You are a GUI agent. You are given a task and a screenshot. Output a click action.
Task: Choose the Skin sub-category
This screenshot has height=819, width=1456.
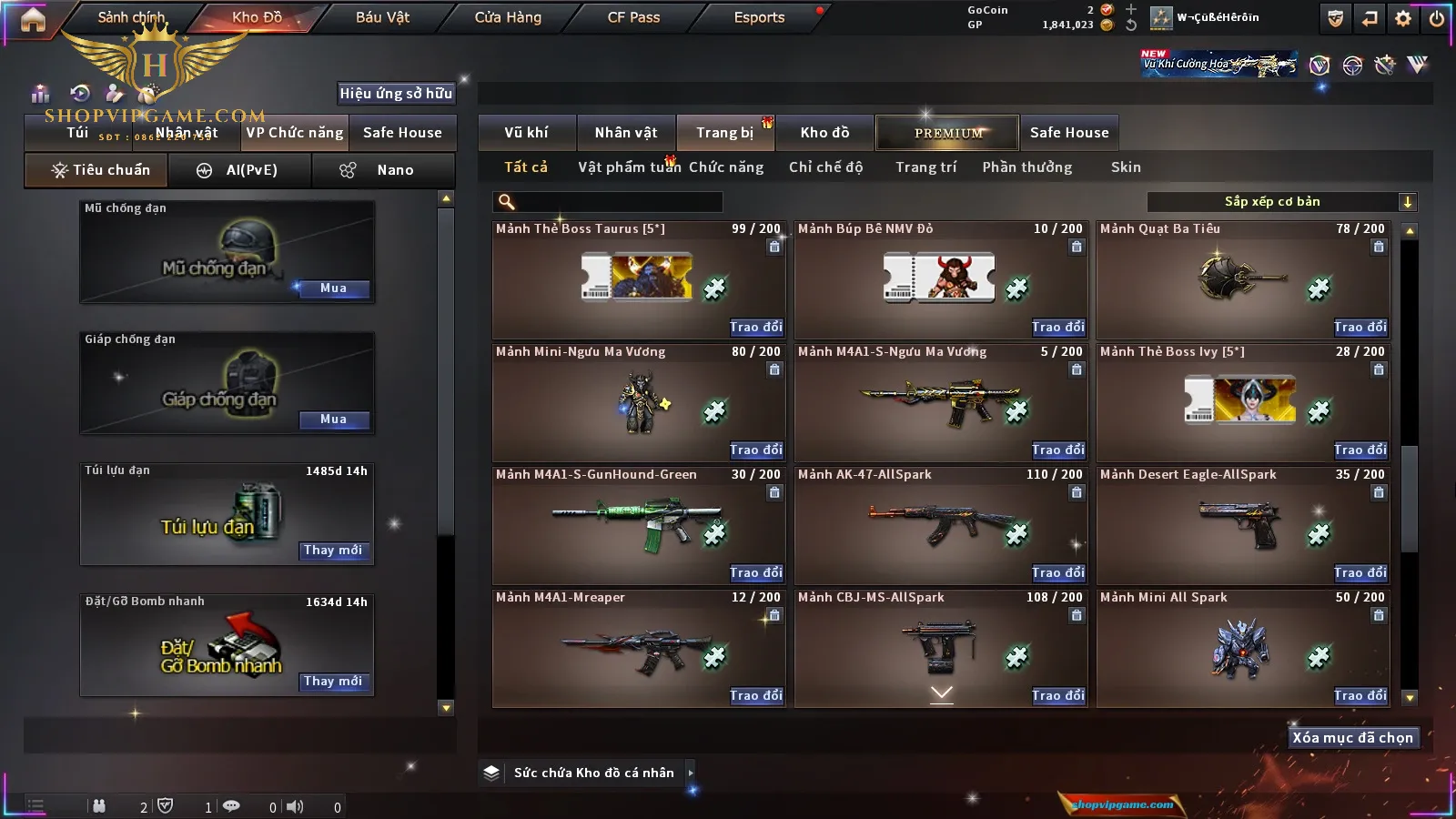tap(1126, 167)
